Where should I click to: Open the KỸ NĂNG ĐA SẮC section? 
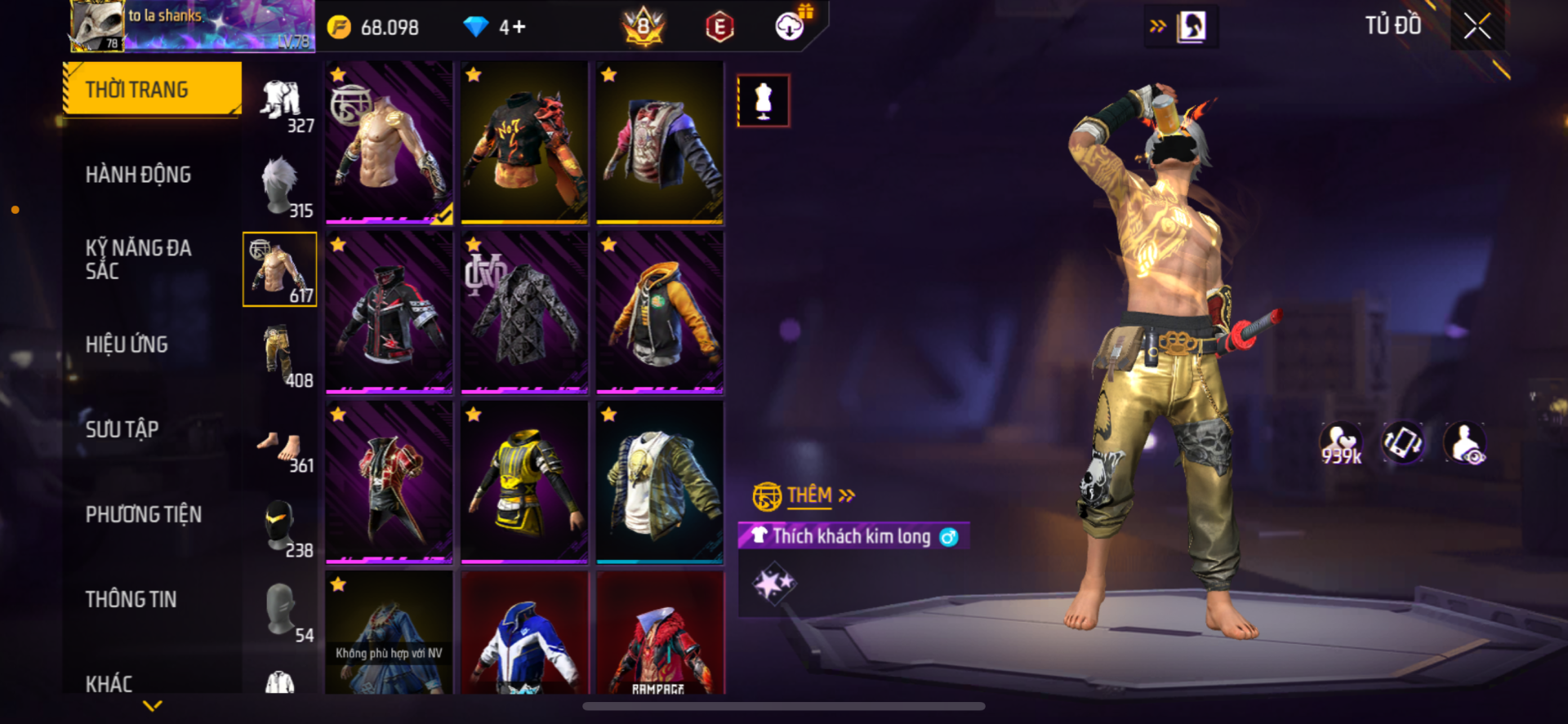coord(138,260)
